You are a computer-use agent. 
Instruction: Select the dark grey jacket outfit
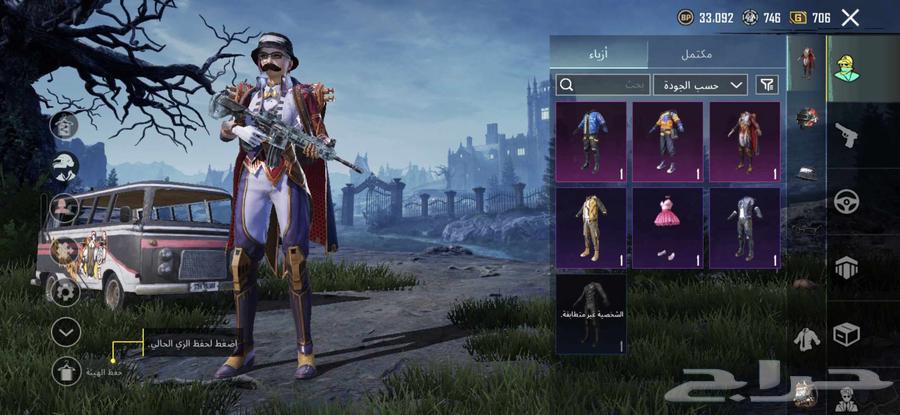coord(745,227)
